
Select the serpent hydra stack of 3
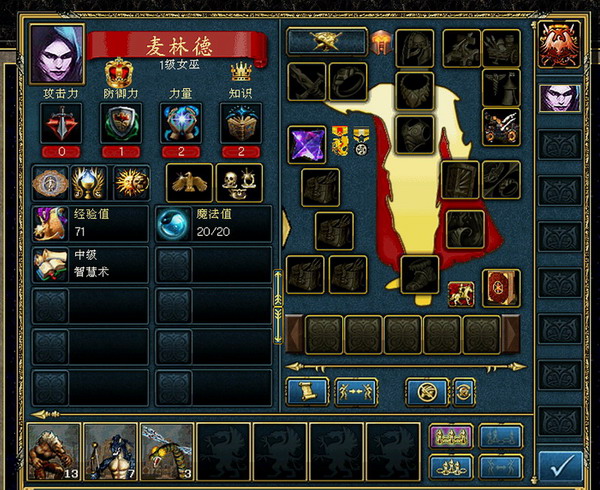(166, 451)
